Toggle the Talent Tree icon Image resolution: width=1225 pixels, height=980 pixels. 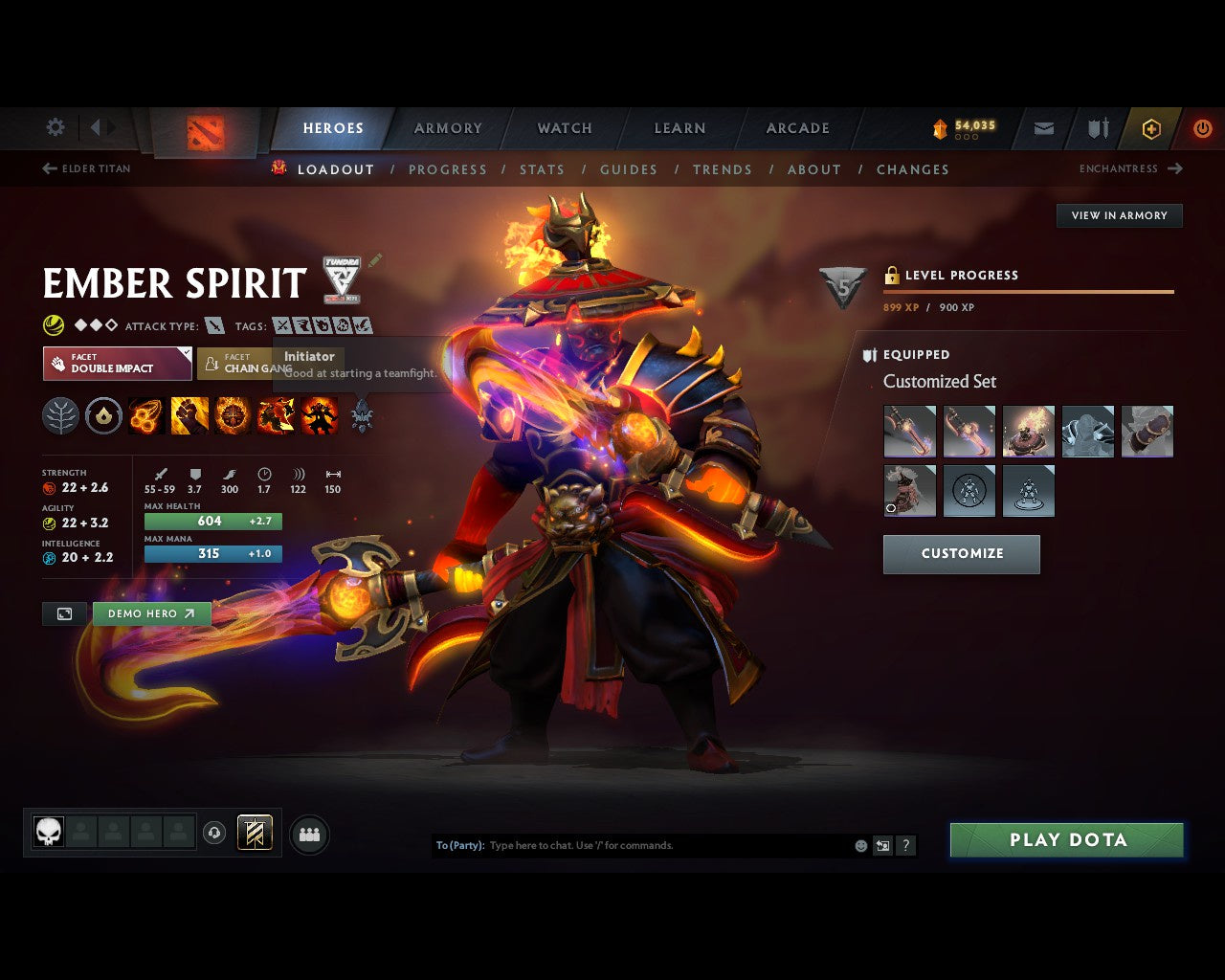tap(60, 414)
